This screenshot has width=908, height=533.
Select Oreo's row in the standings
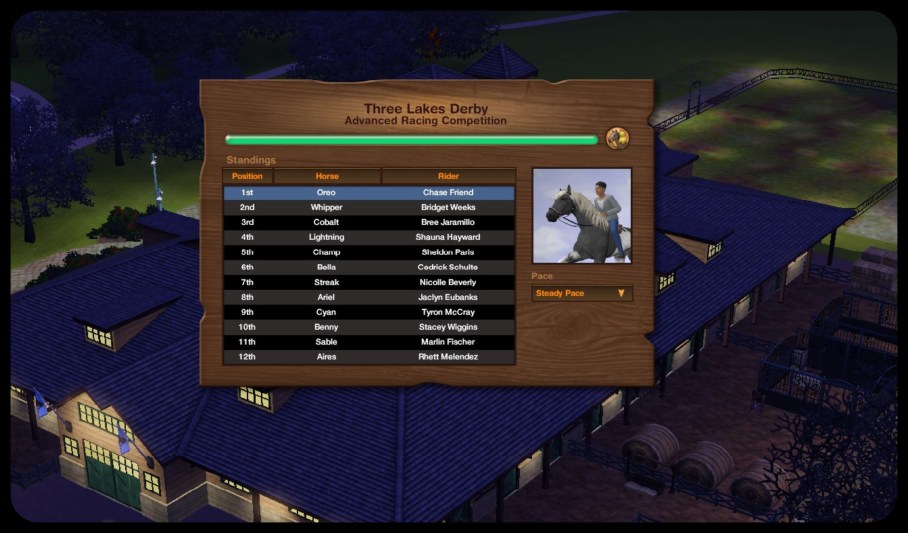pyautogui.click(x=369, y=192)
